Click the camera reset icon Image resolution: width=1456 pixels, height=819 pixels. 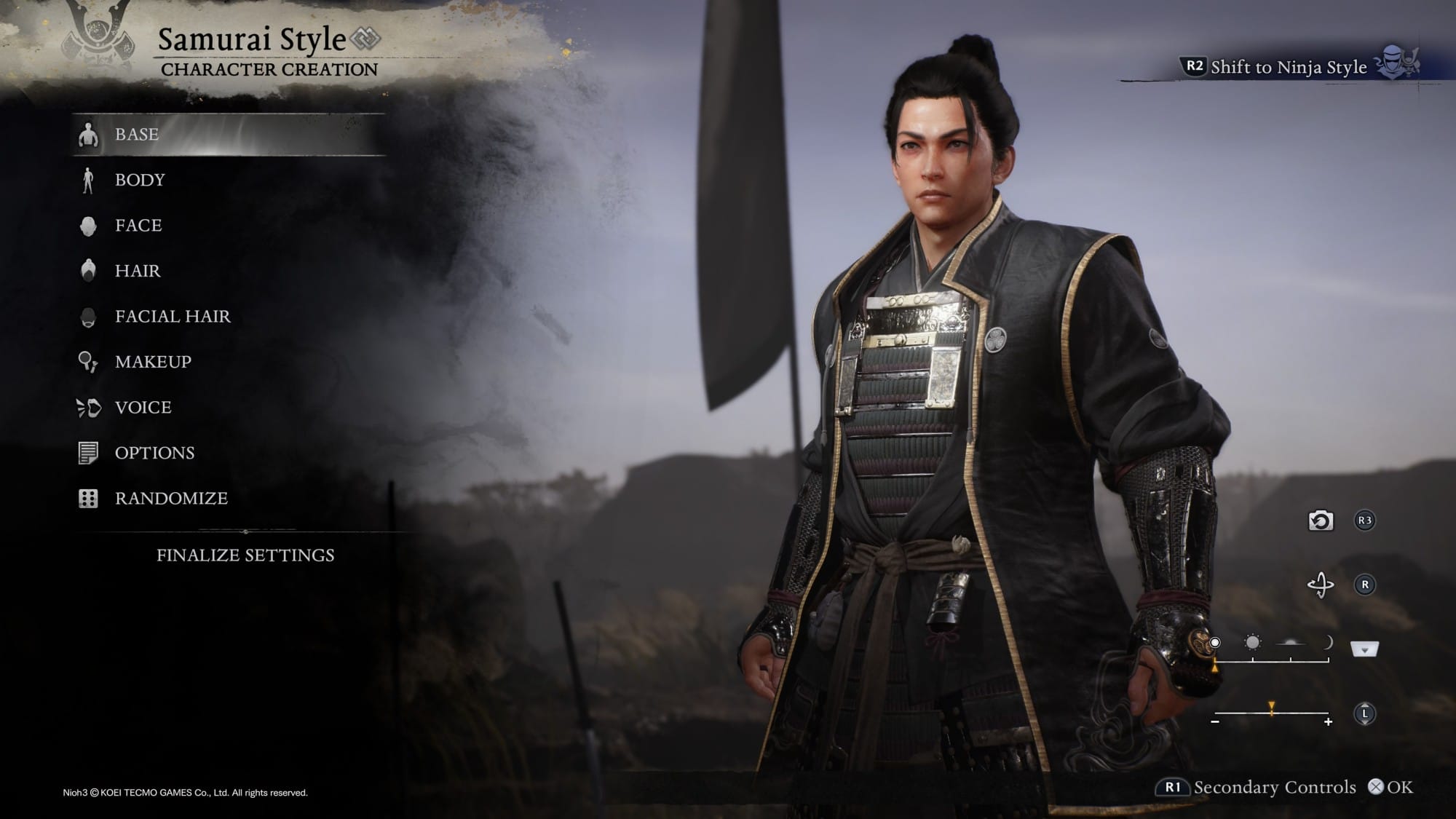click(1321, 521)
